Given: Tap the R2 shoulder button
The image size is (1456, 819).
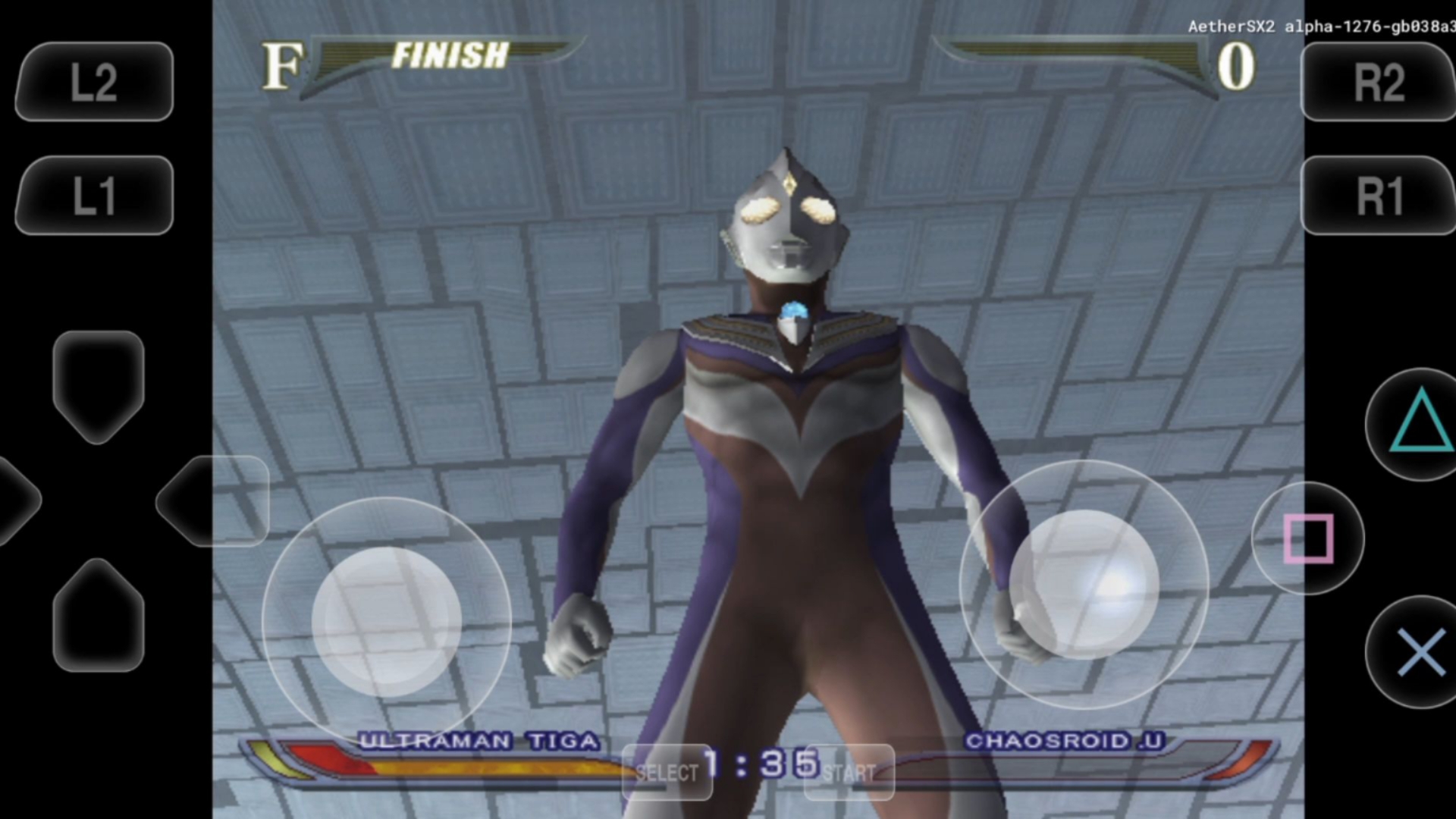Looking at the screenshot, I should tap(1379, 82).
